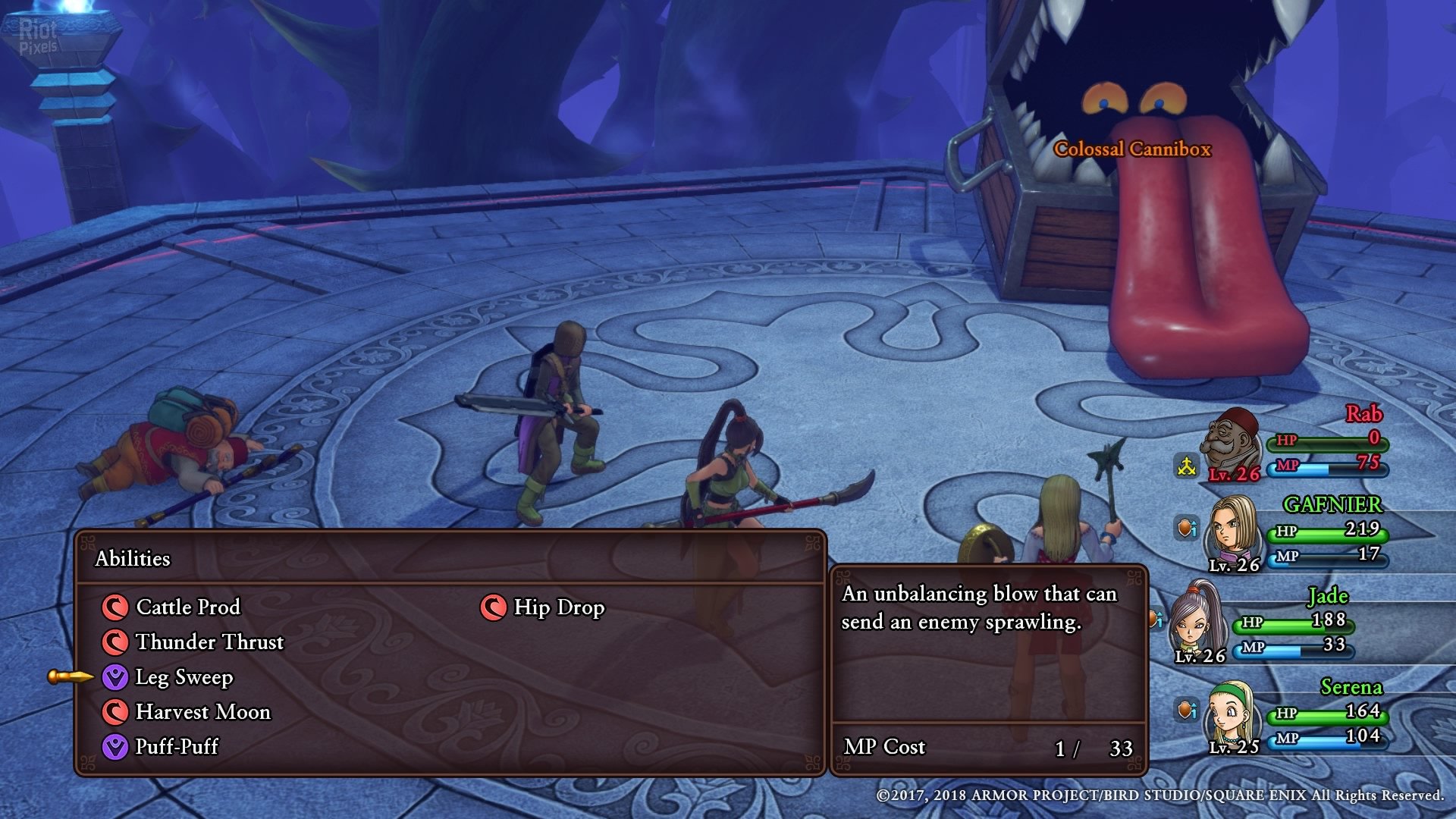Use the Leg Sweep ability
The image size is (1456, 819).
coord(184,676)
